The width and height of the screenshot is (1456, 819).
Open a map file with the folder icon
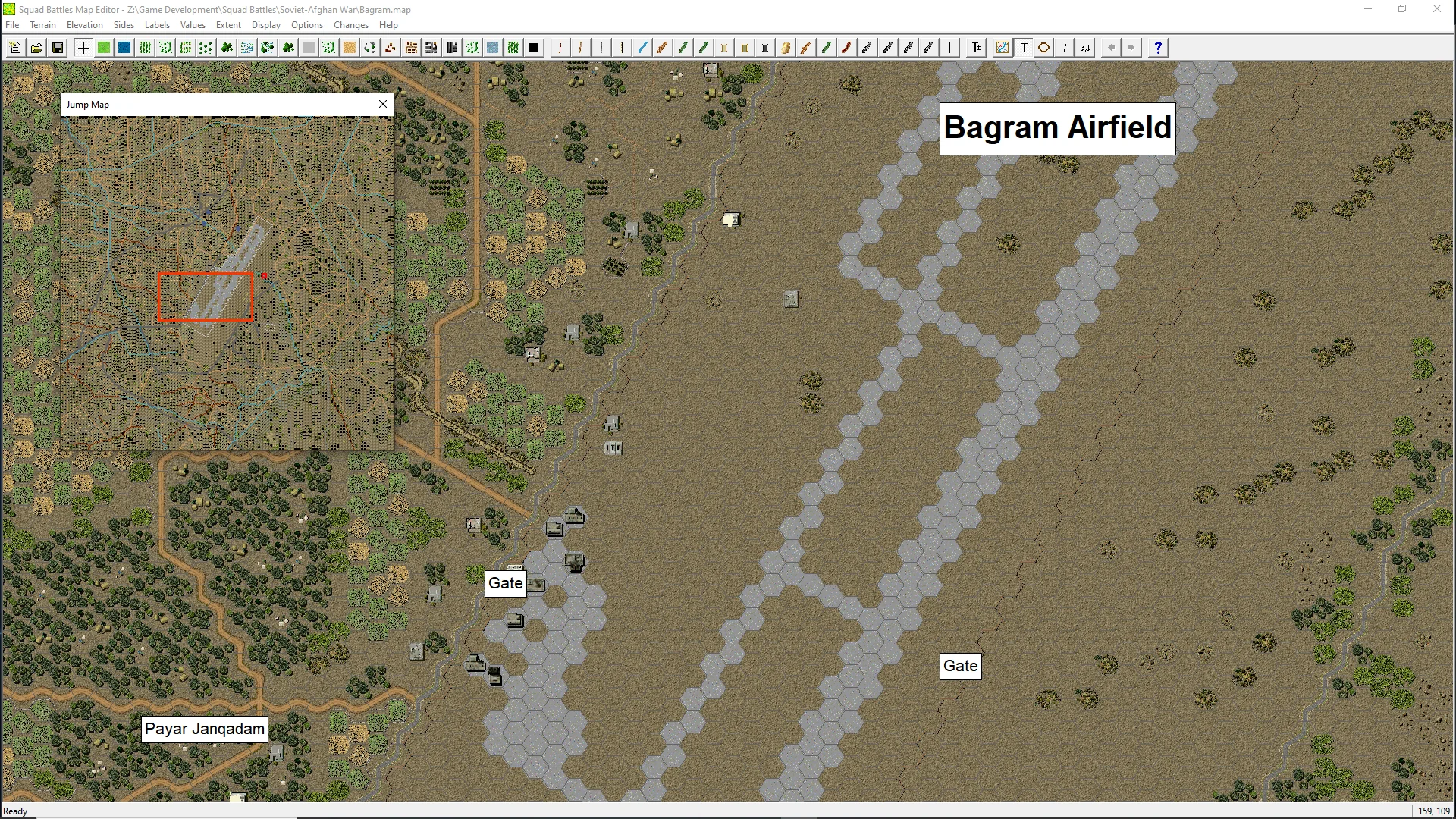(36, 48)
